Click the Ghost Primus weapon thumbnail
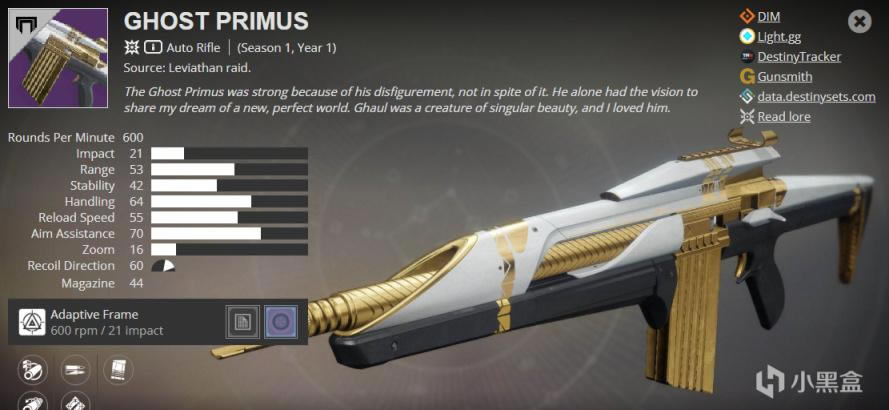Image resolution: width=889 pixels, height=410 pixels. (57, 58)
